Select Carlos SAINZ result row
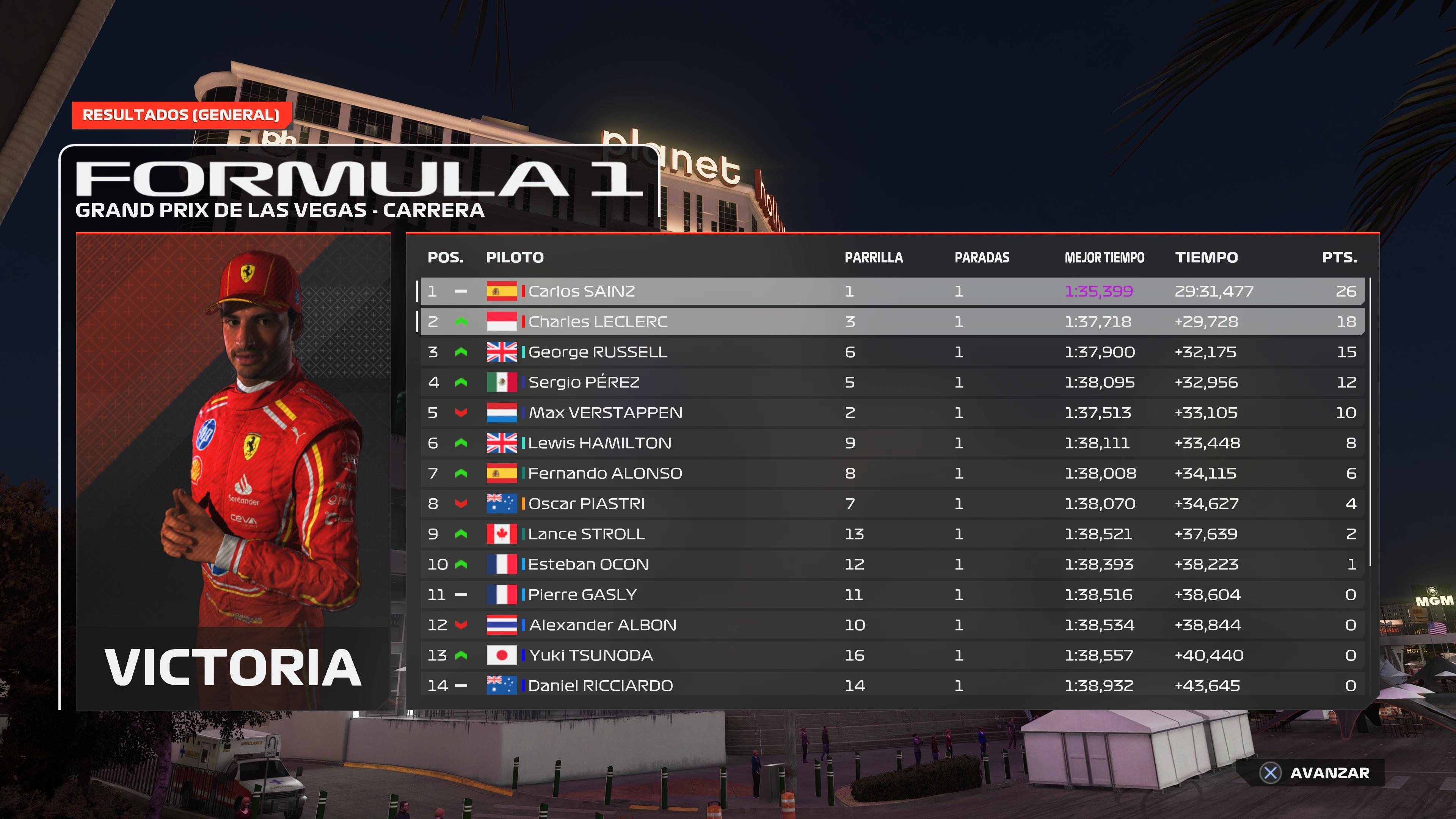Image resolution: width=1456 pixels, height=819 pixels. click(x=892, y=291)
